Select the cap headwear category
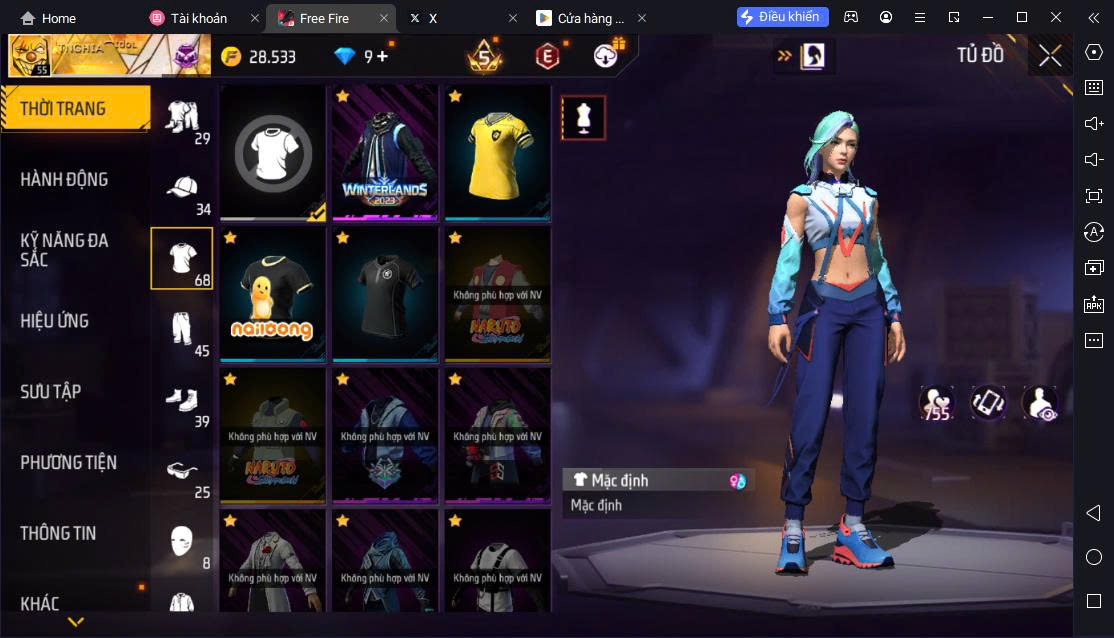This screenshot has height=638, width=1114. point(181,188)
